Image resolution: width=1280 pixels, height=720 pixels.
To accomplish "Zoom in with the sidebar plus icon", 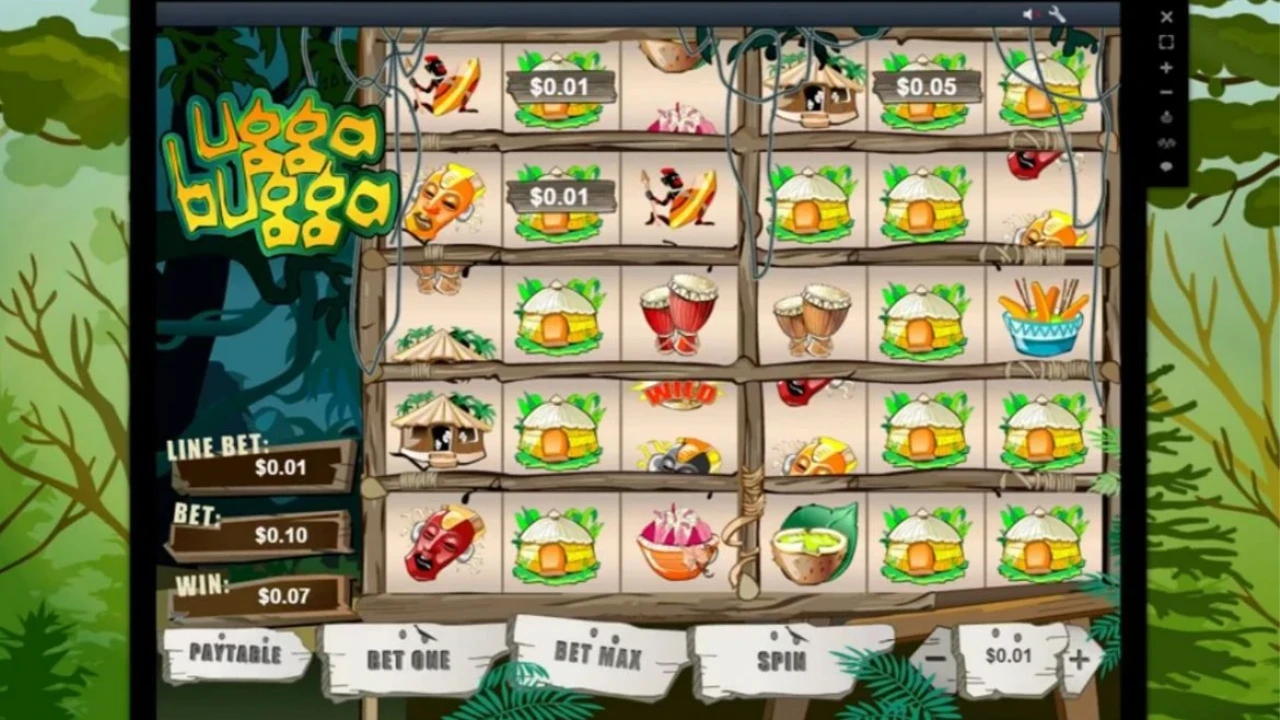I will click(1167, 67).
